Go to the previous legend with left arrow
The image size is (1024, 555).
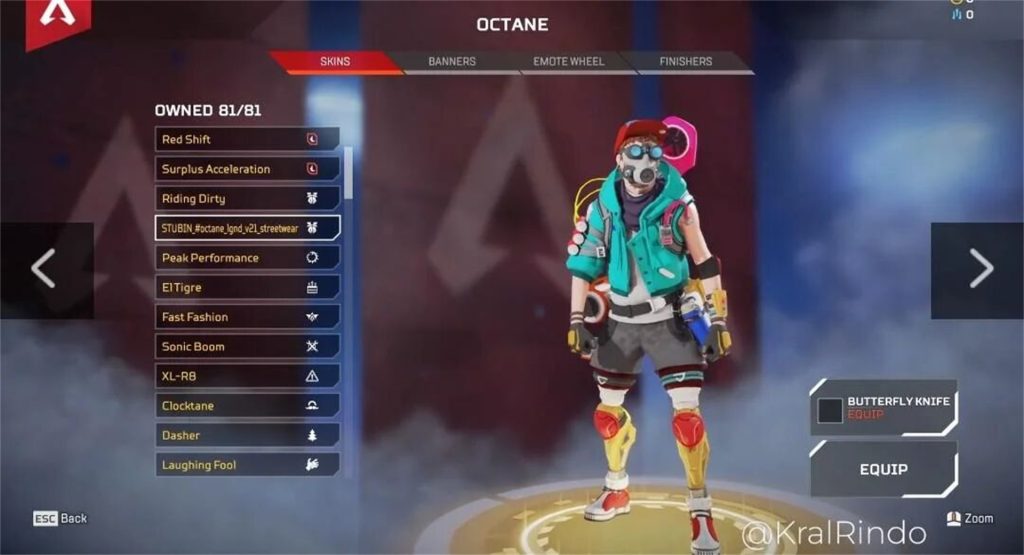[x=44, y=269]
